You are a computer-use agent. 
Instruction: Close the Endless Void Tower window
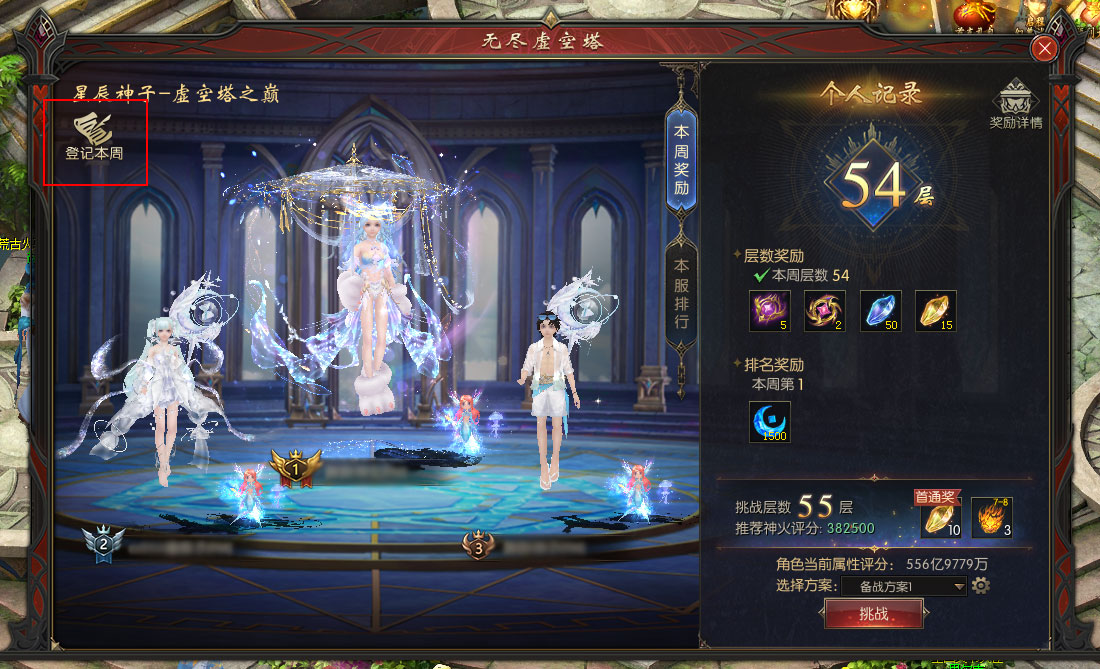click(1045, 49)
